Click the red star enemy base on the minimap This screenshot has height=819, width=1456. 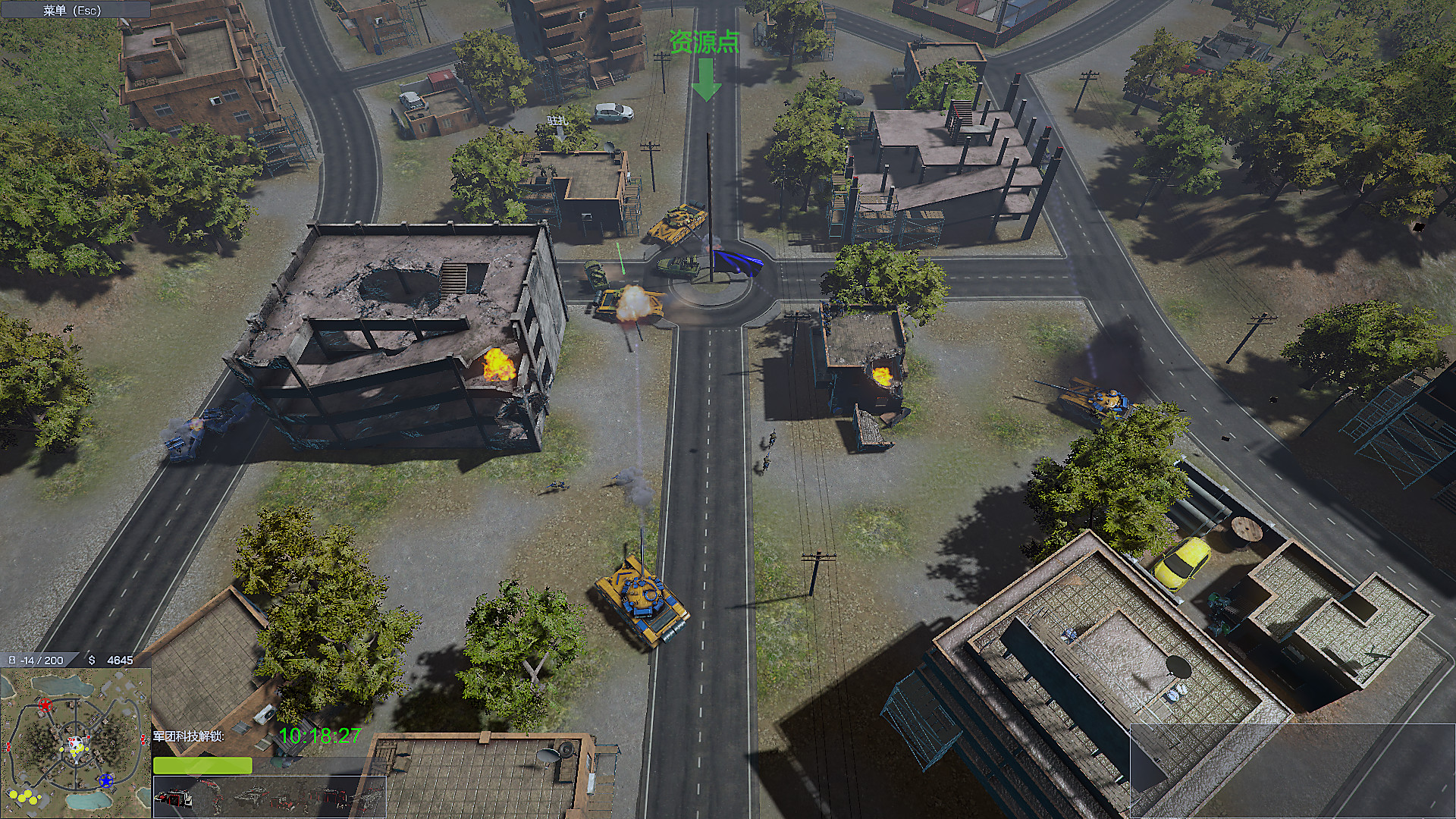tap(45, 704)
